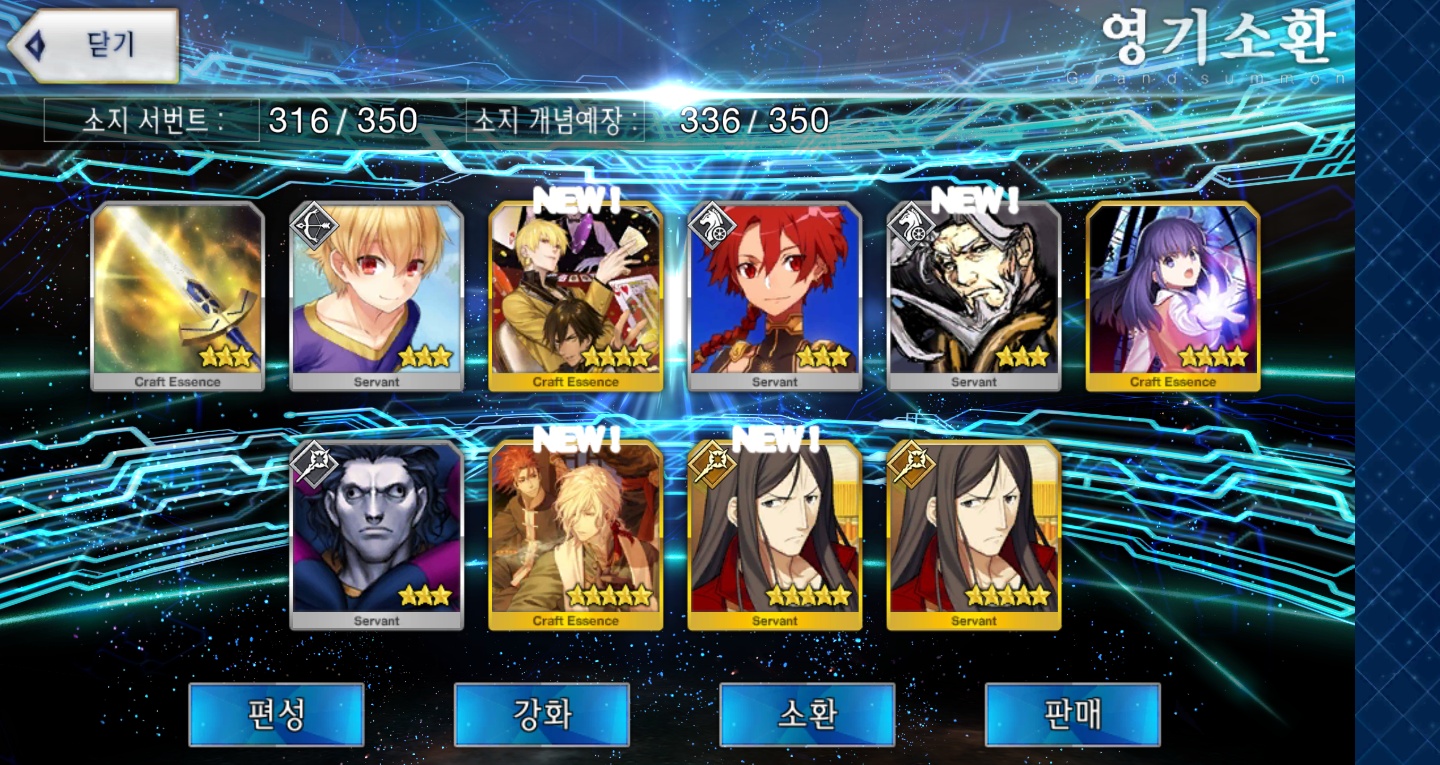
Task: Inspect the new card-players Craft Essence
Action: pyautogui.click(x=576, y=295)
